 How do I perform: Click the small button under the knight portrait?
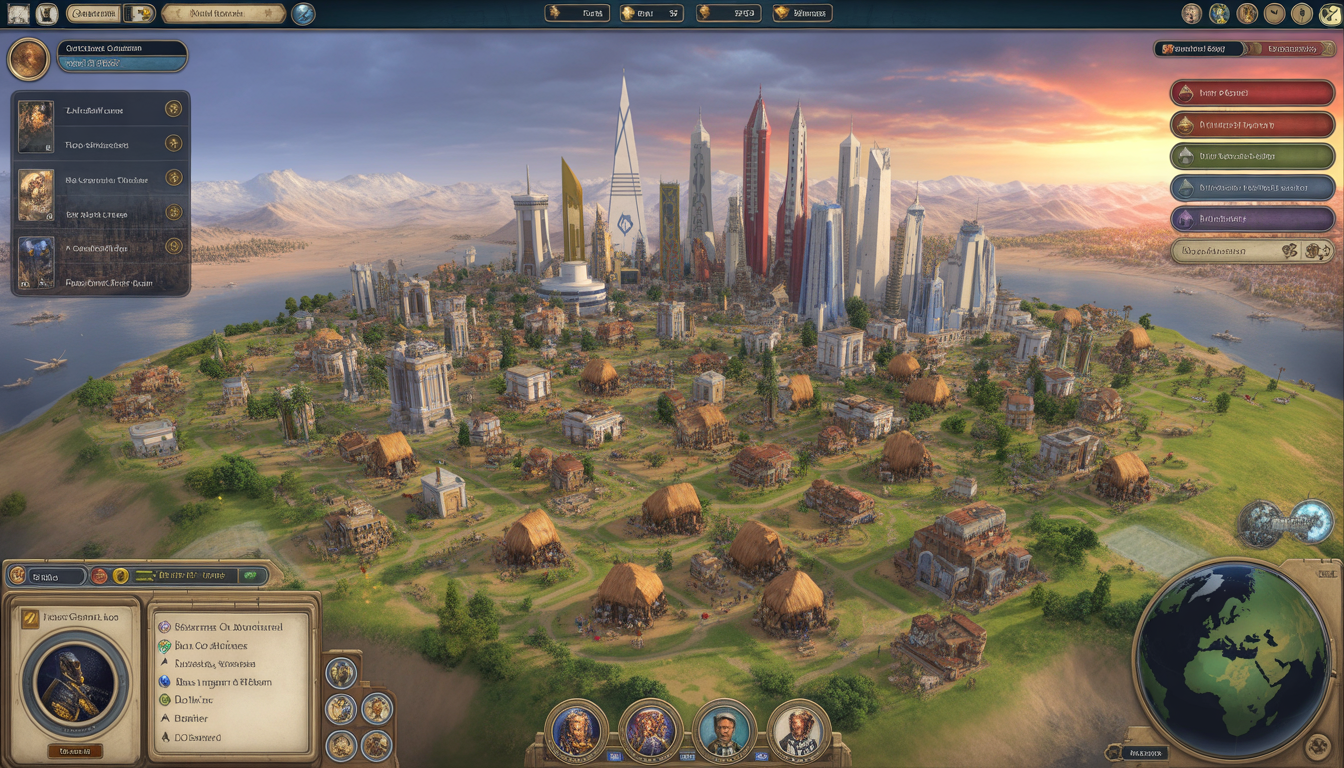click(75, 750)
